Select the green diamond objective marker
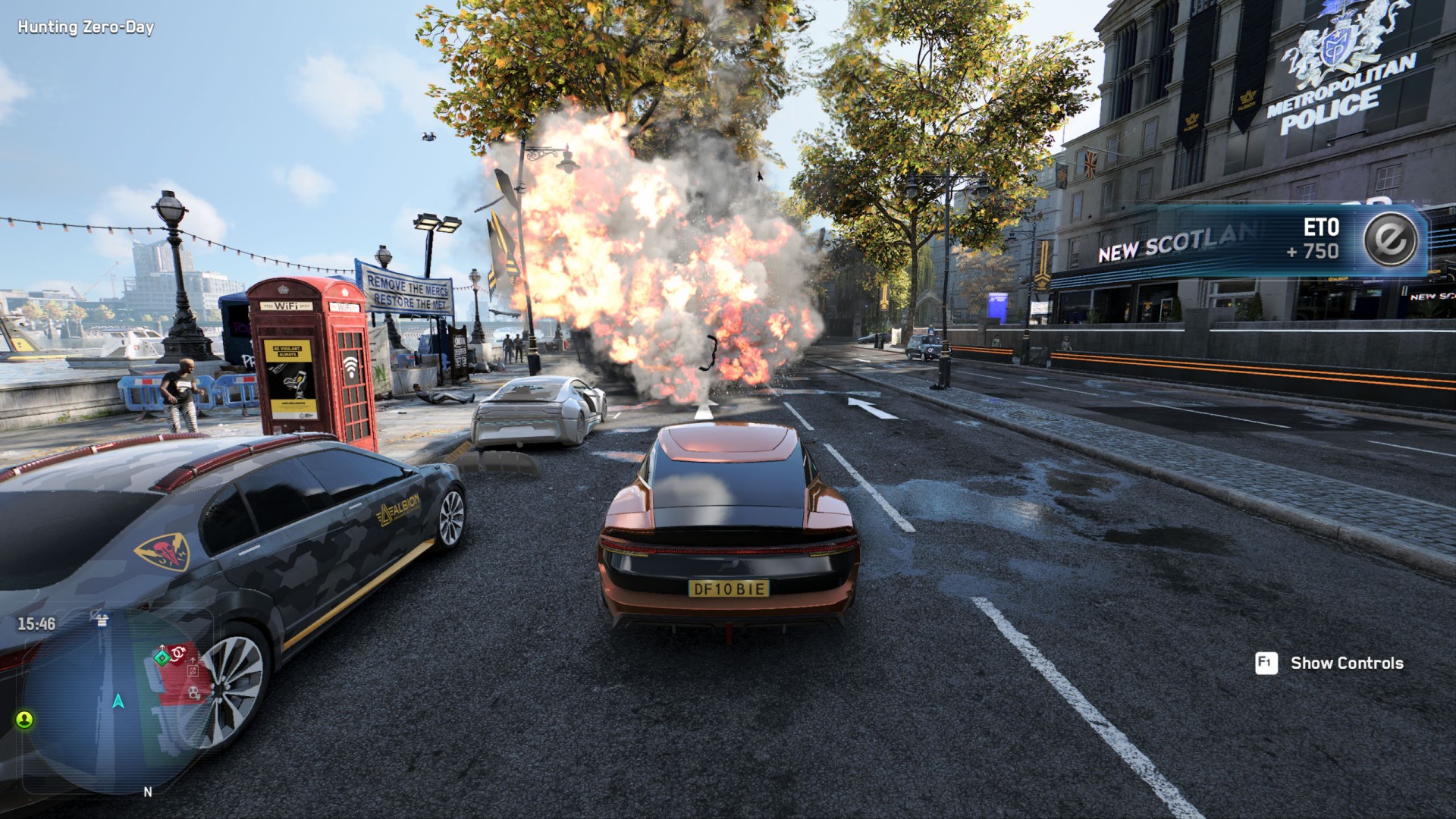This screenshot has width=1456, height=819. click(162, 657)
